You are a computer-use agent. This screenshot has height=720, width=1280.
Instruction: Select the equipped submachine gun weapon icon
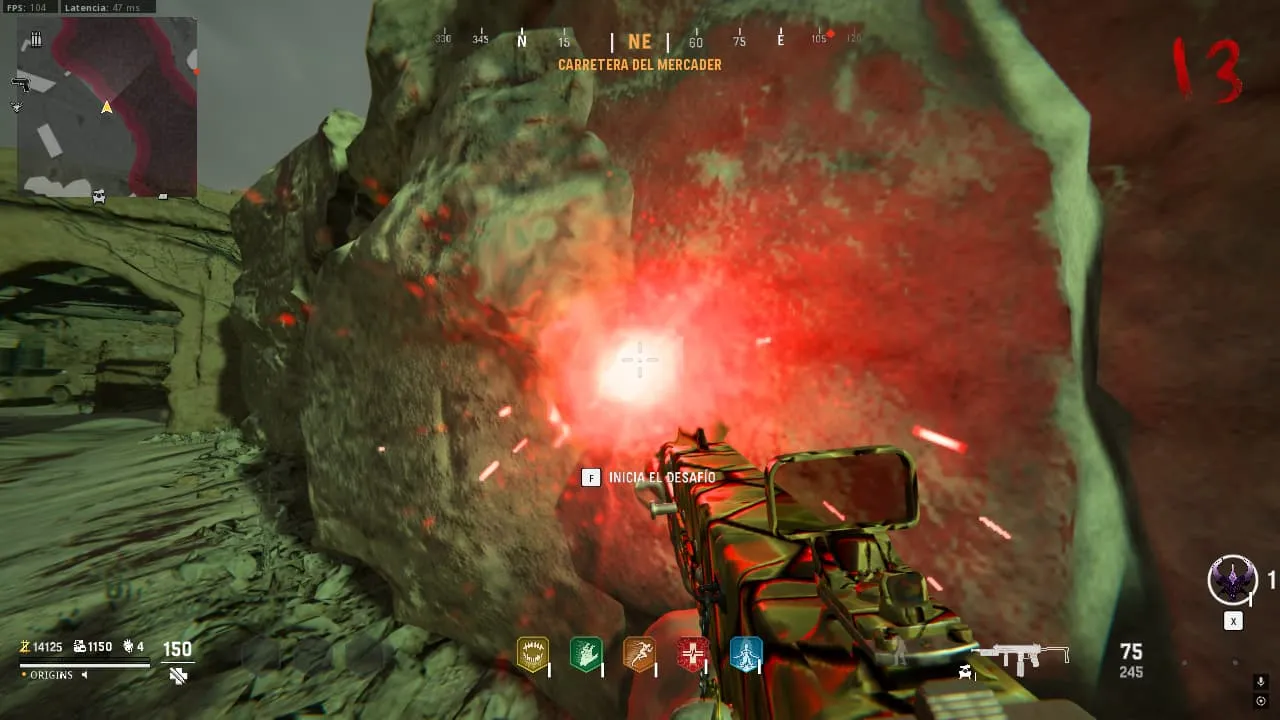pyautogui.click(x=1021, y=657)
